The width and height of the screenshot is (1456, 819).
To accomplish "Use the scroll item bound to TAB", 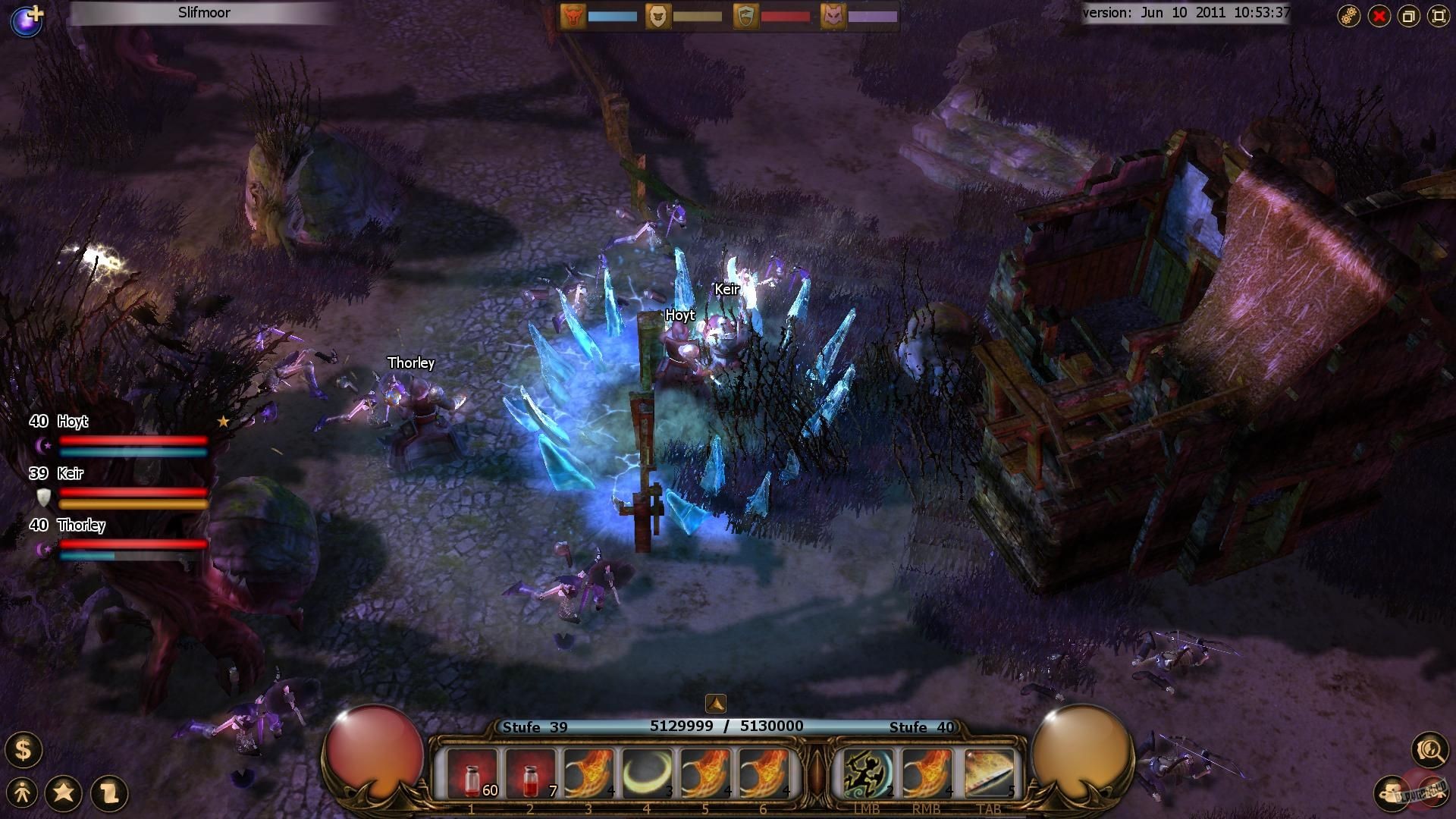I will pyautogui.click(x=990, y=772).
